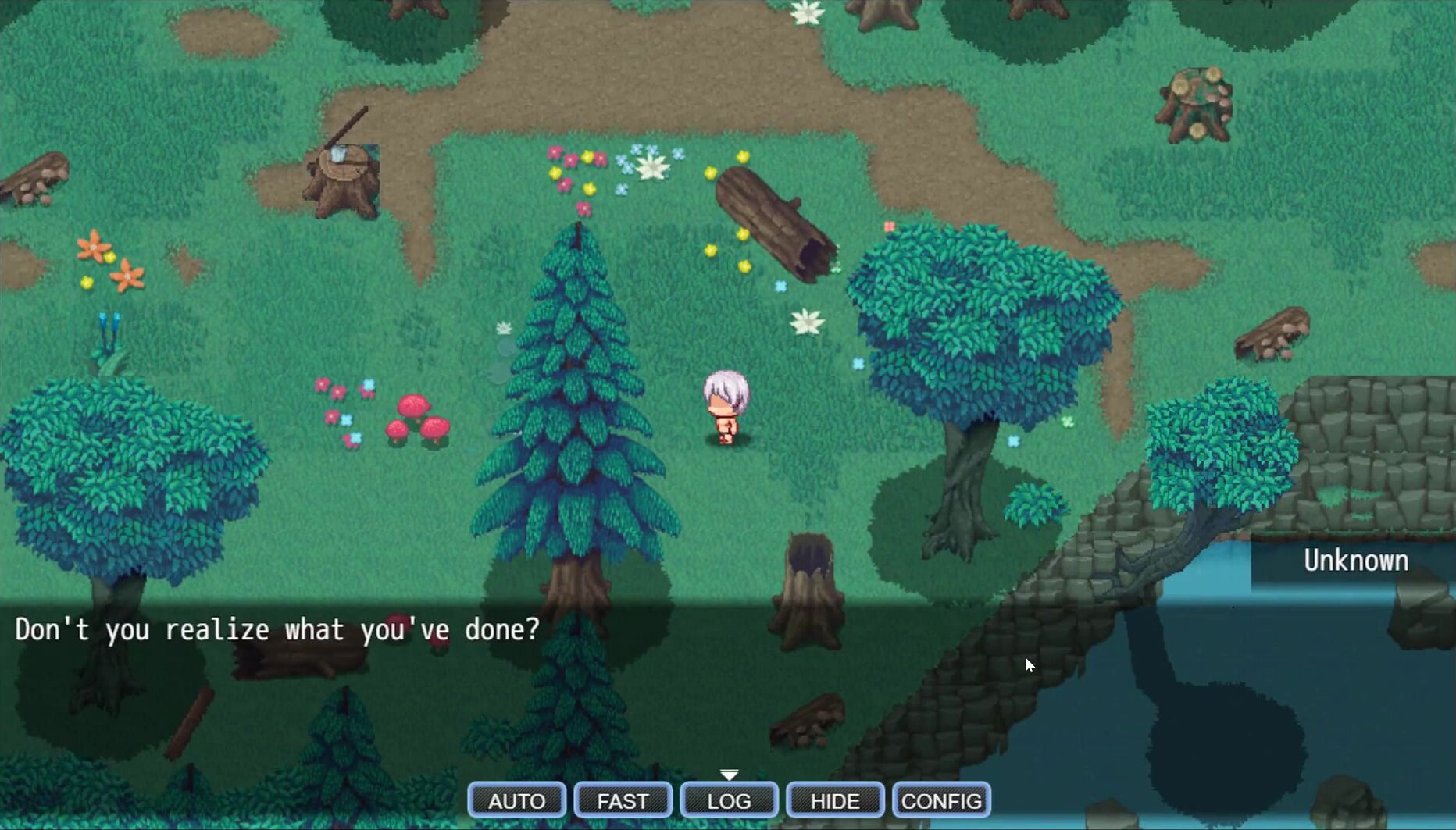Screen dimensions: 1456x830
Task: Hide the dialogue window with HIDE
Action: [835, 800]
